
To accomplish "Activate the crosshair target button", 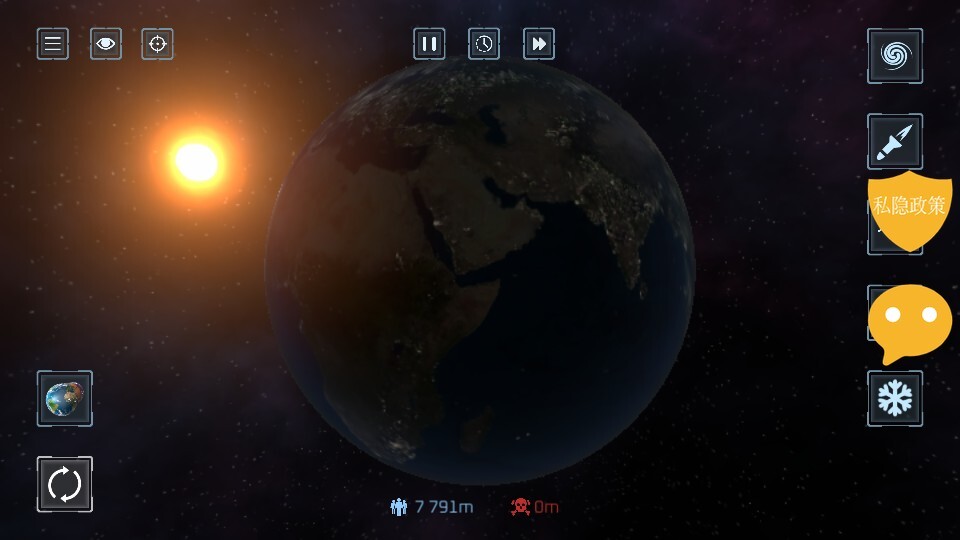I will pos(157,44).
